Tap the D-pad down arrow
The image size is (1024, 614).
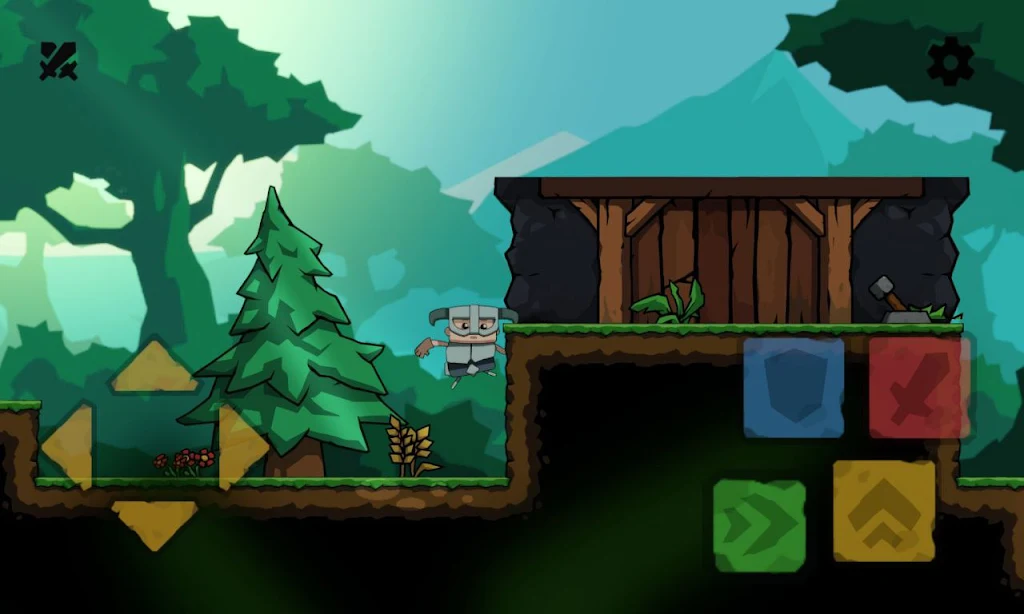click(x=154, y=522)
